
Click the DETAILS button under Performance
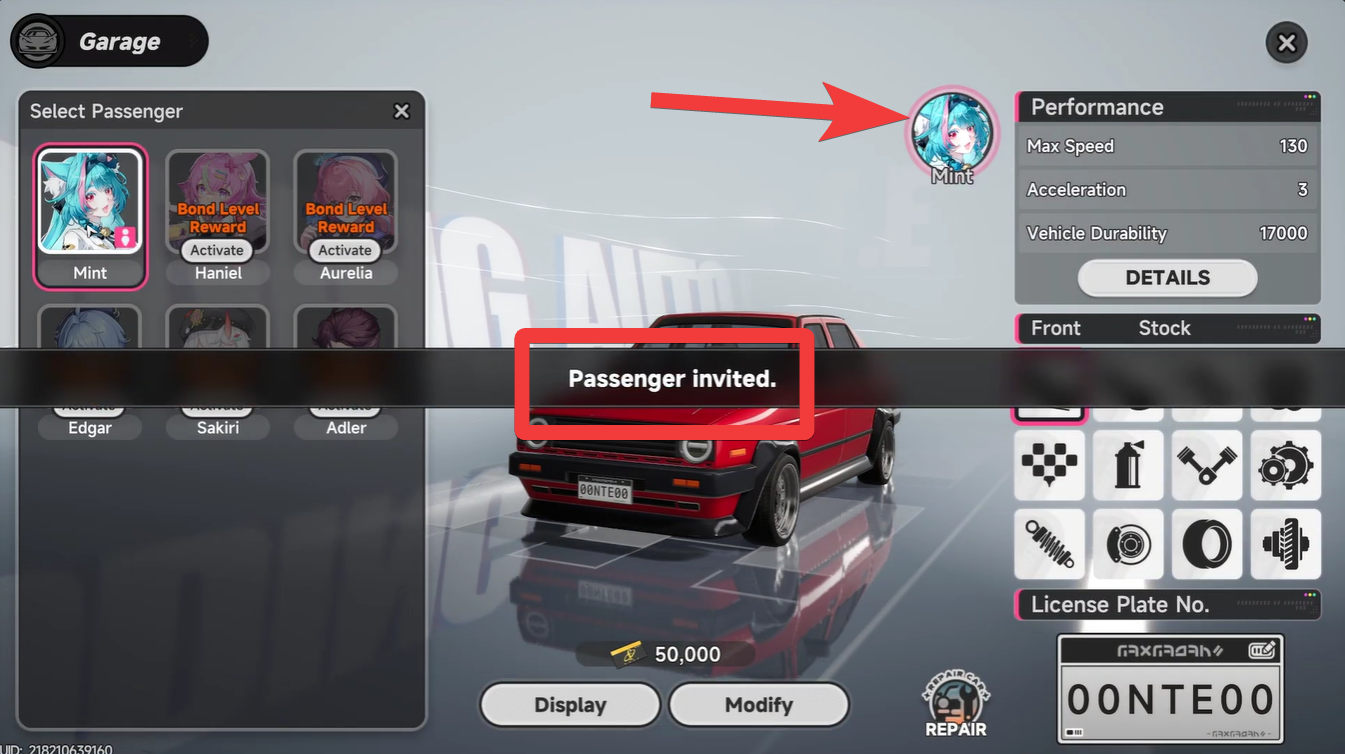click(x=1167, y=278)
